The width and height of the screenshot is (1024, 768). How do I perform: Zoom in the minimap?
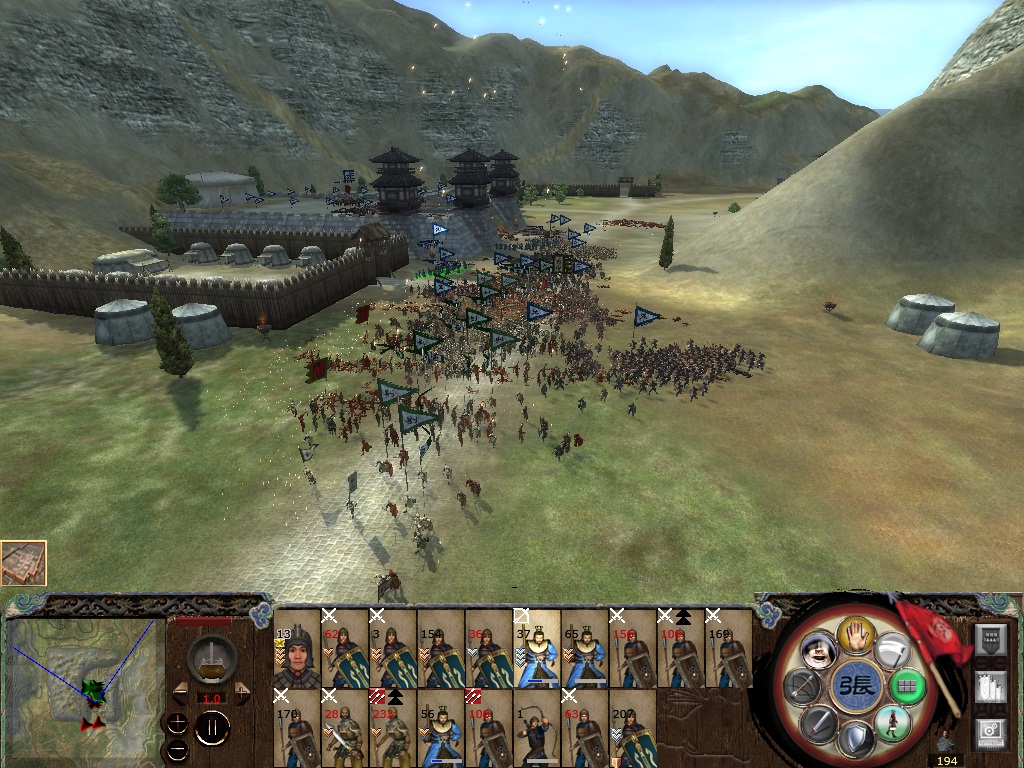point(177,723)
